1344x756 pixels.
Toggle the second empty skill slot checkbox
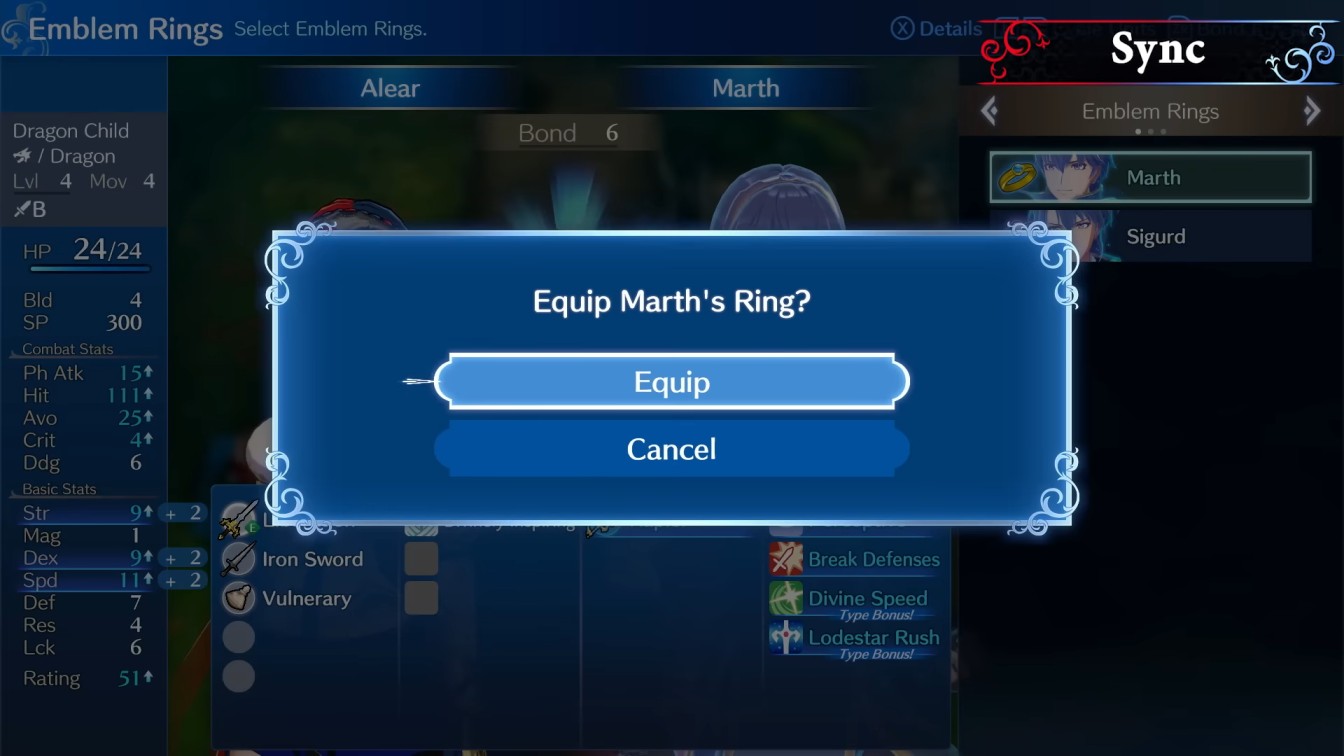tap(420, 597)
